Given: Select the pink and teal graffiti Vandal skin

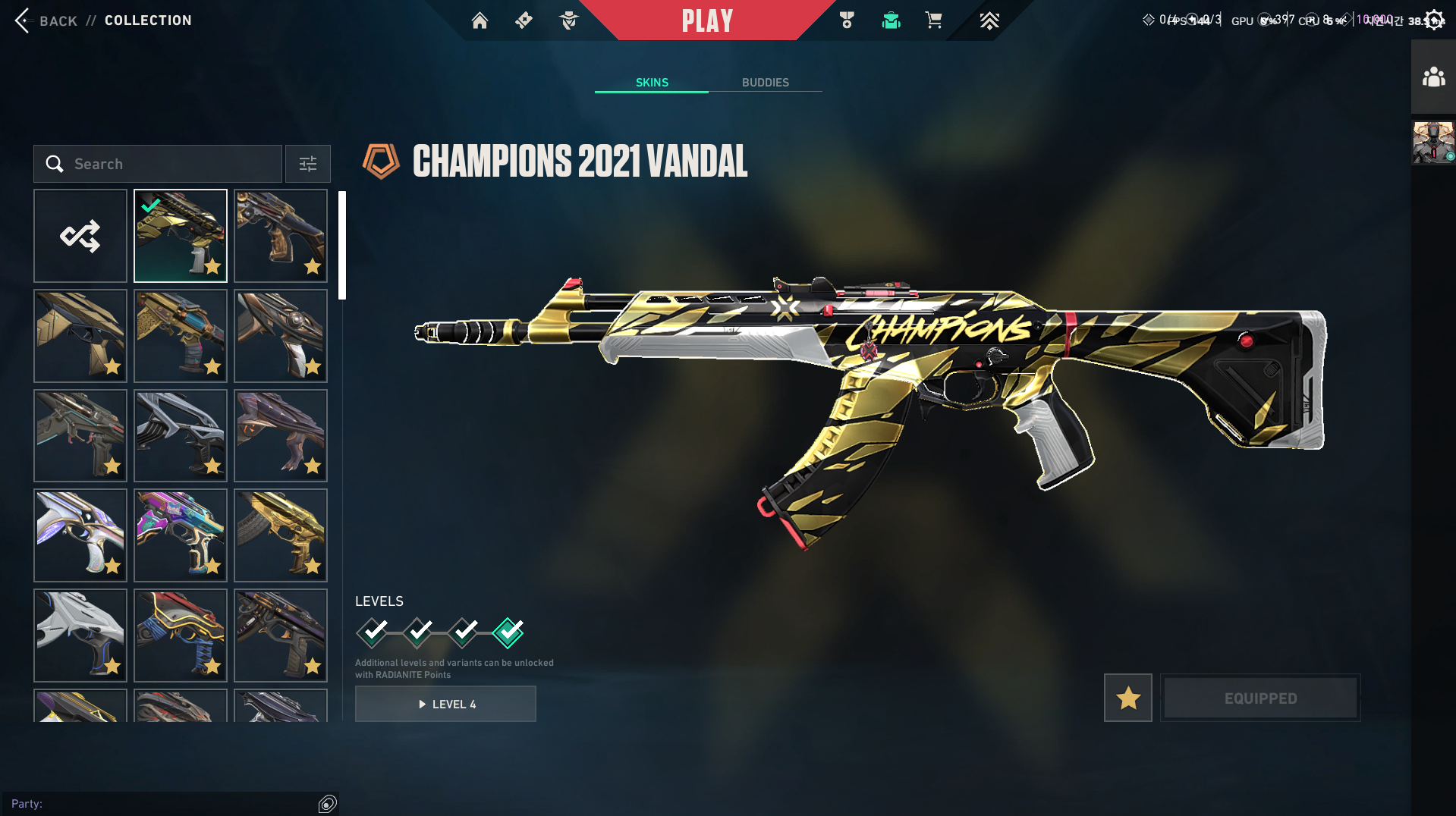Looking at the screenshot, I should click(x=181, y=535).
